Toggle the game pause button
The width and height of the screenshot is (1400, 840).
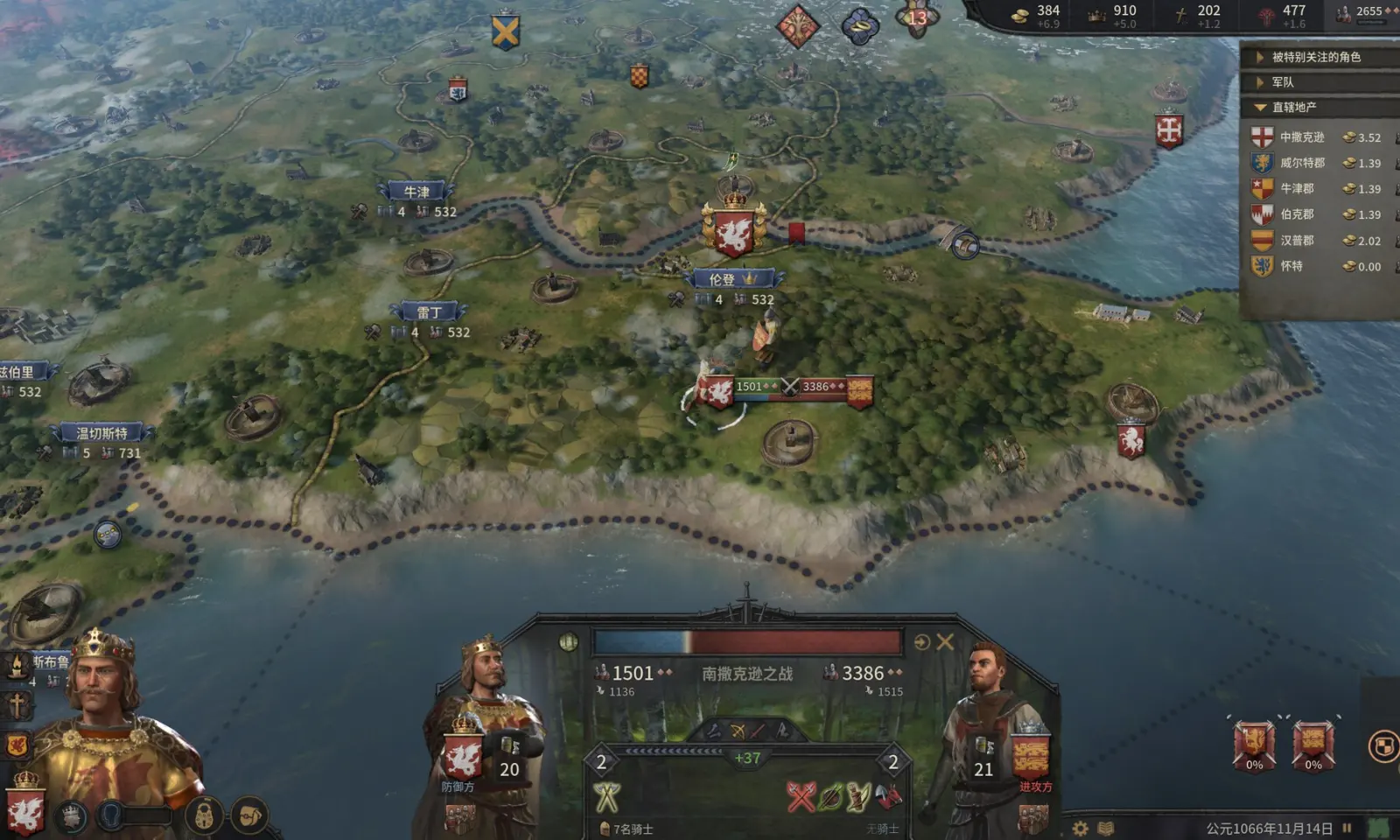[x=1347, y=828]
